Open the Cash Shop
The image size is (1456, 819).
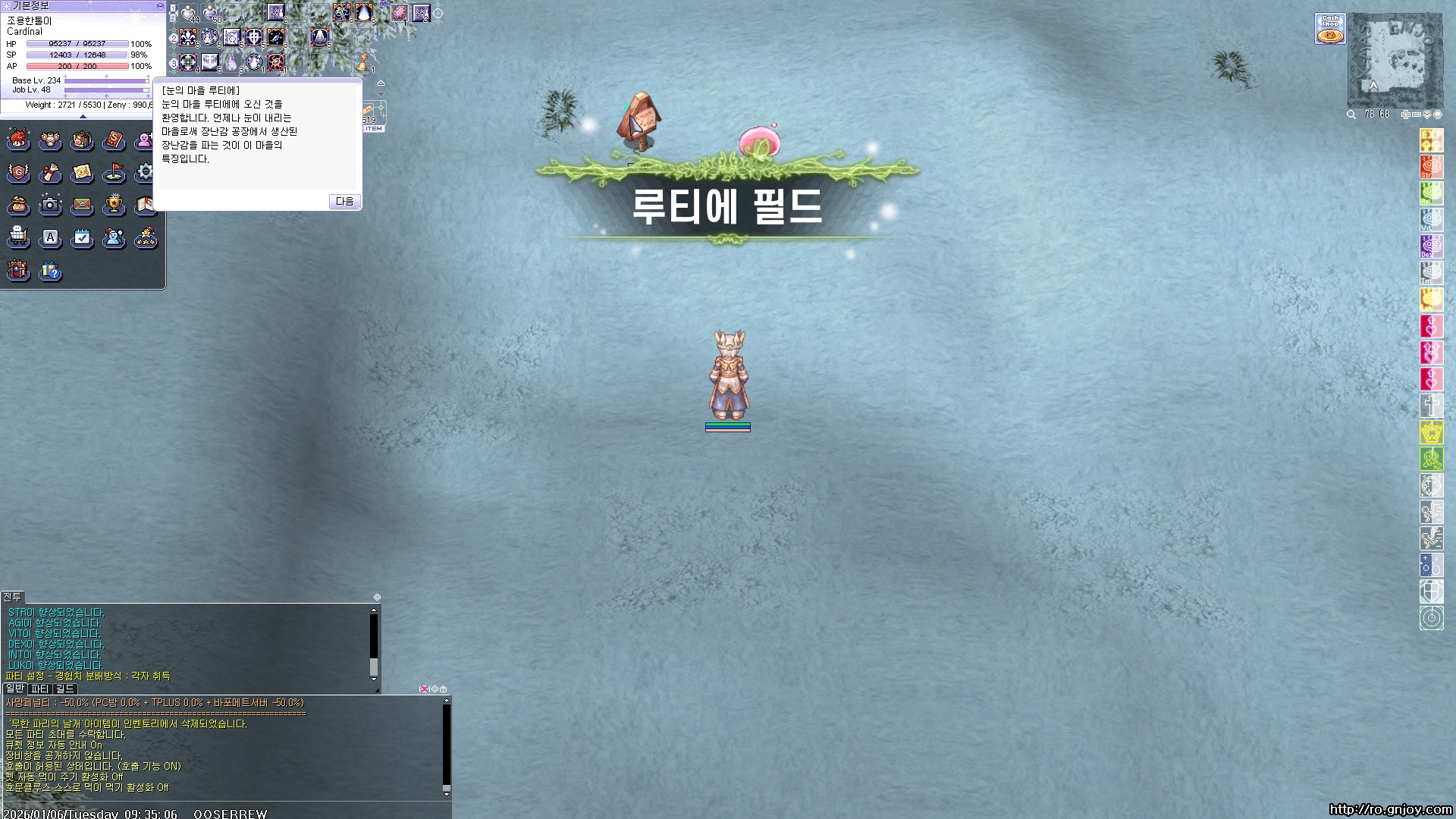point(1330,27)
